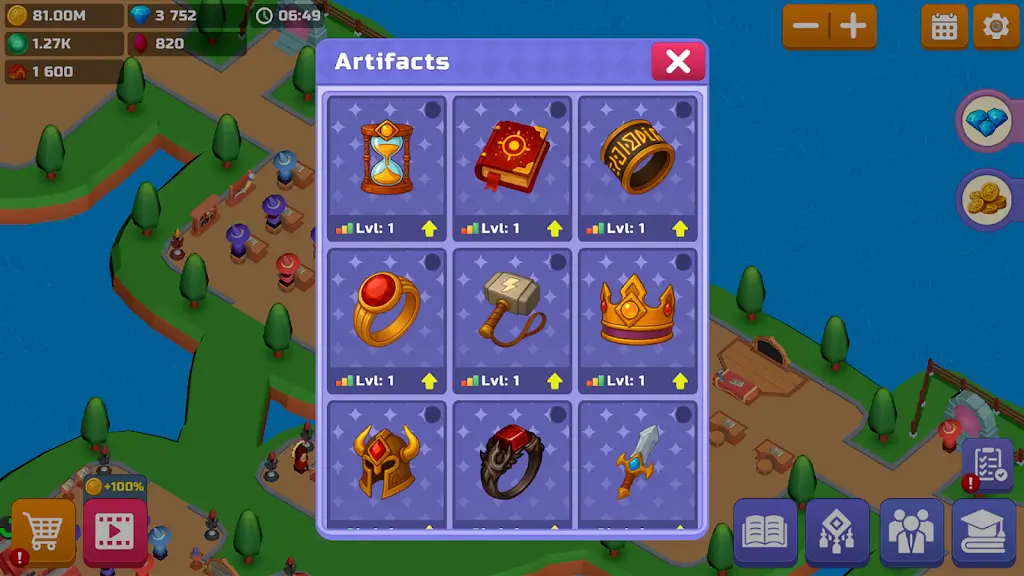Open the settings gear
Screen dimensions: 1024x576
click(x=996, y=27)
